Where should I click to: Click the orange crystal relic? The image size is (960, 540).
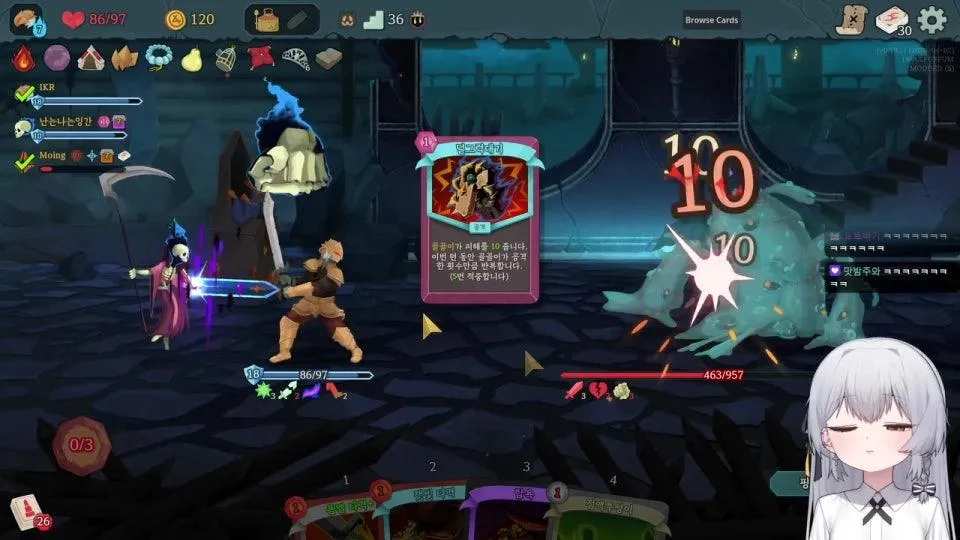[125, 58]
